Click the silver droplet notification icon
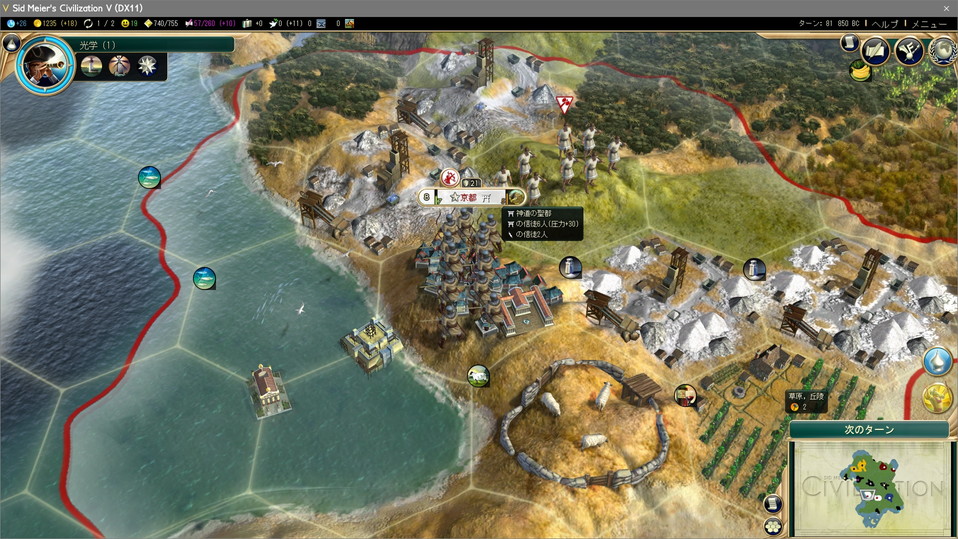The image size is (958, 539). (x=937, y=361)
